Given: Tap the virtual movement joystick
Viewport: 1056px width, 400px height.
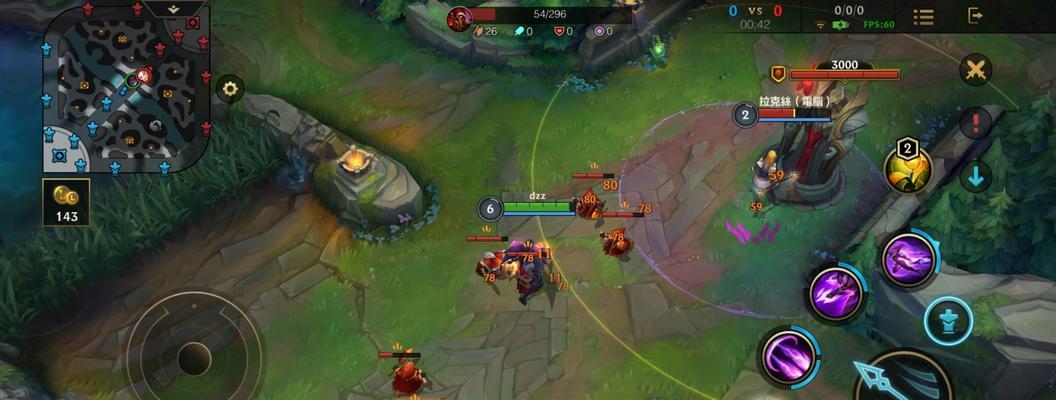Looking at the screenshot, I should tap(194, 357).
